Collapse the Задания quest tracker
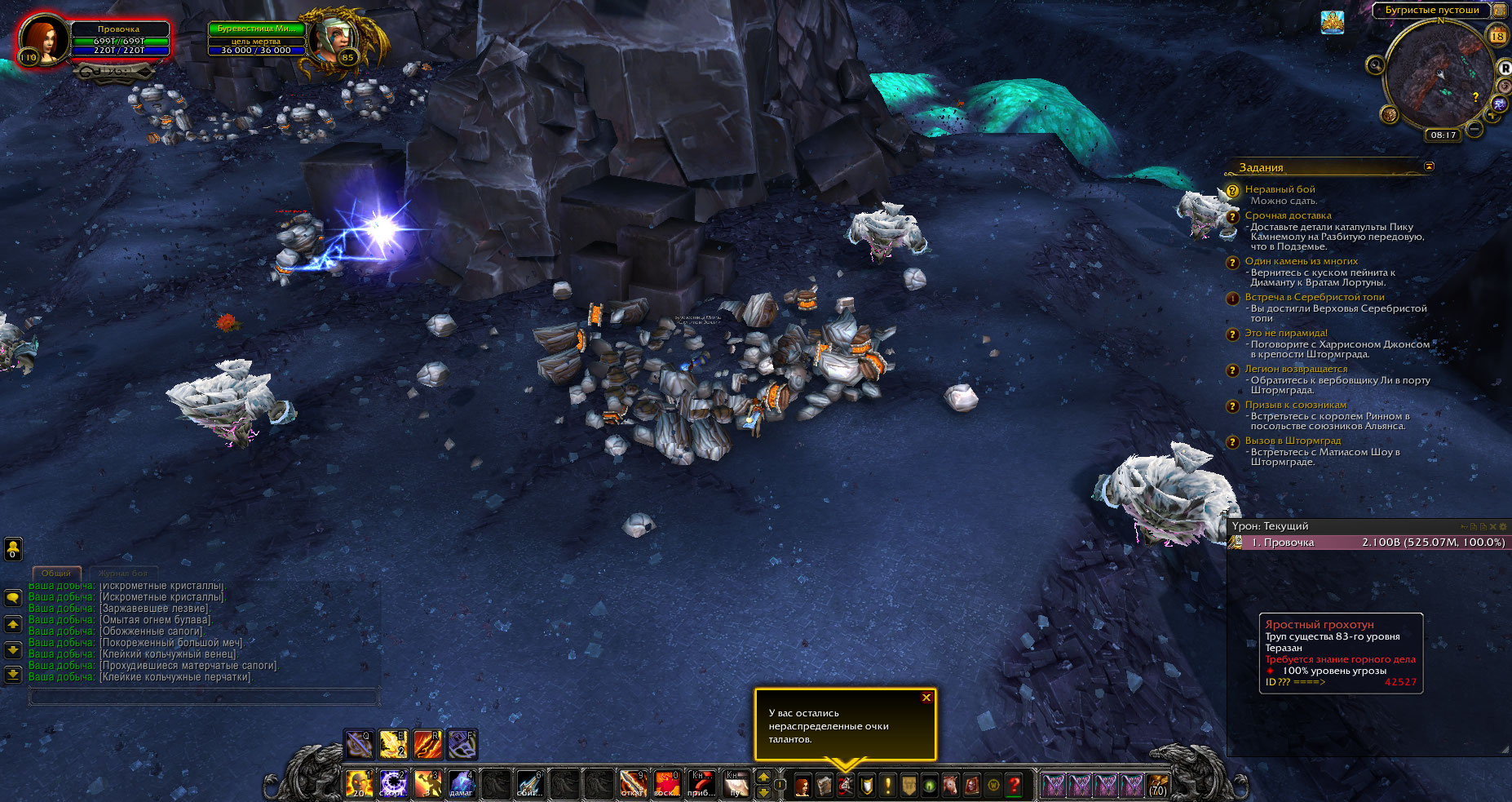This screenshot has height=802, width=1512. coord(1428,166)
